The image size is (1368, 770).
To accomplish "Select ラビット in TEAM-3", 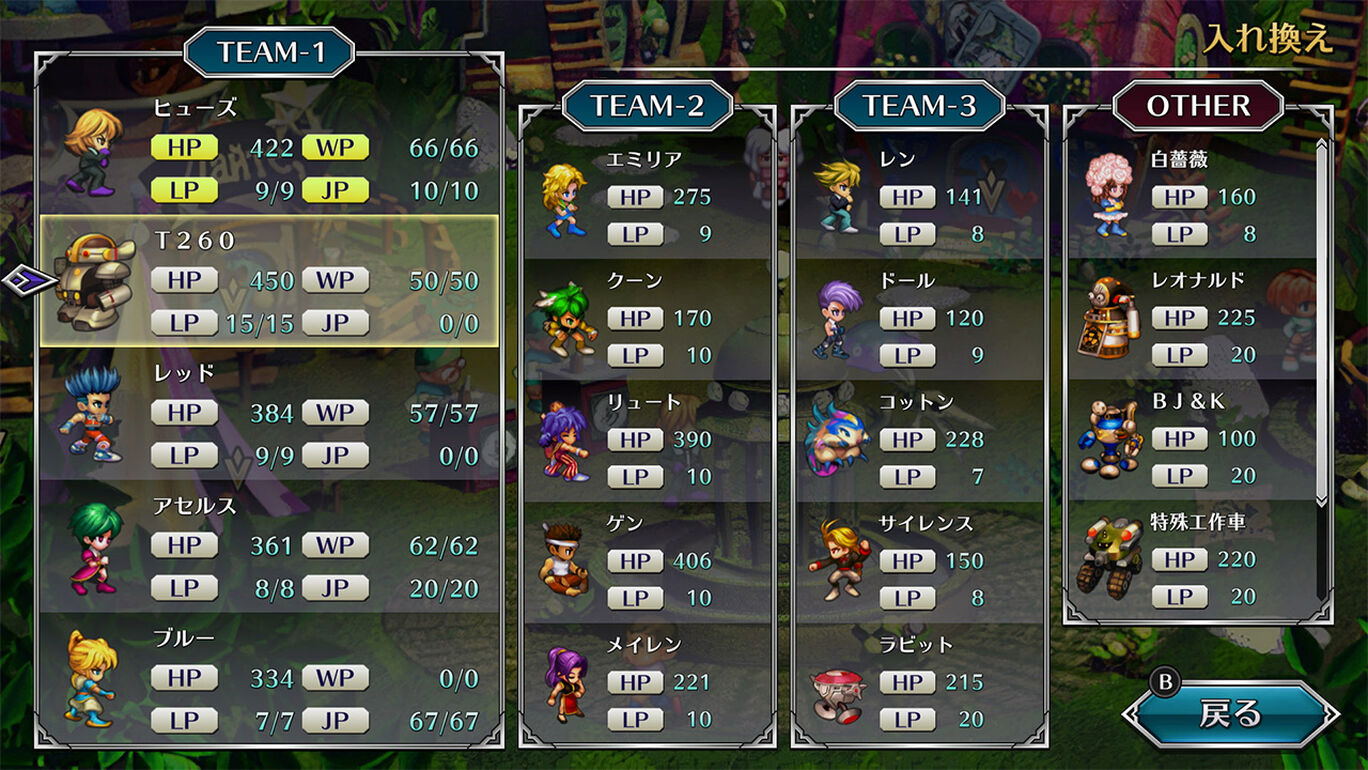I will (919, 682).
